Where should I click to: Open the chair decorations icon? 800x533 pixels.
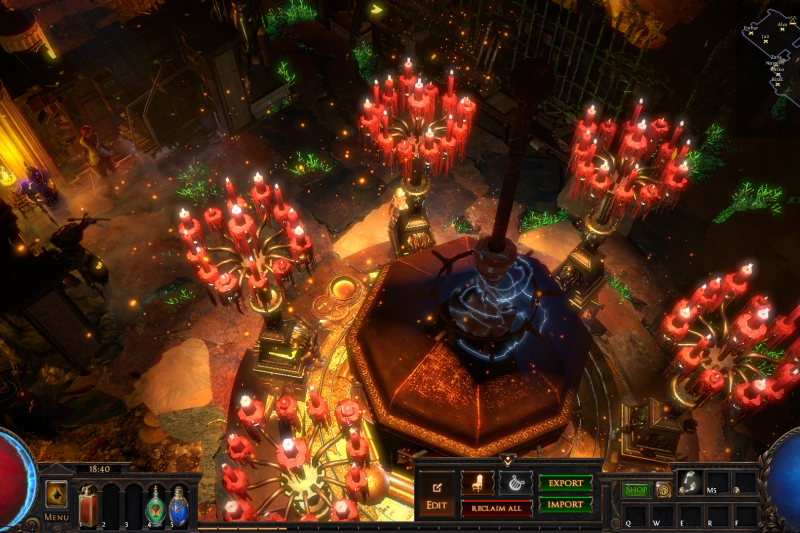[x=476, y=483]
